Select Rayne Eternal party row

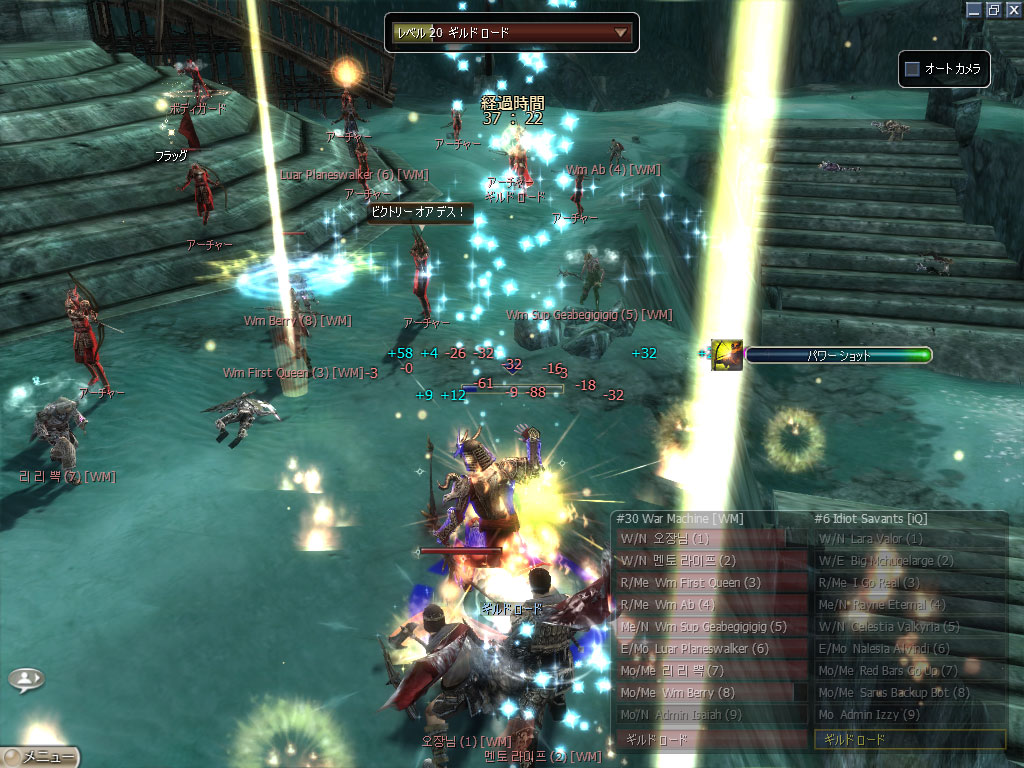pos(909,605)
